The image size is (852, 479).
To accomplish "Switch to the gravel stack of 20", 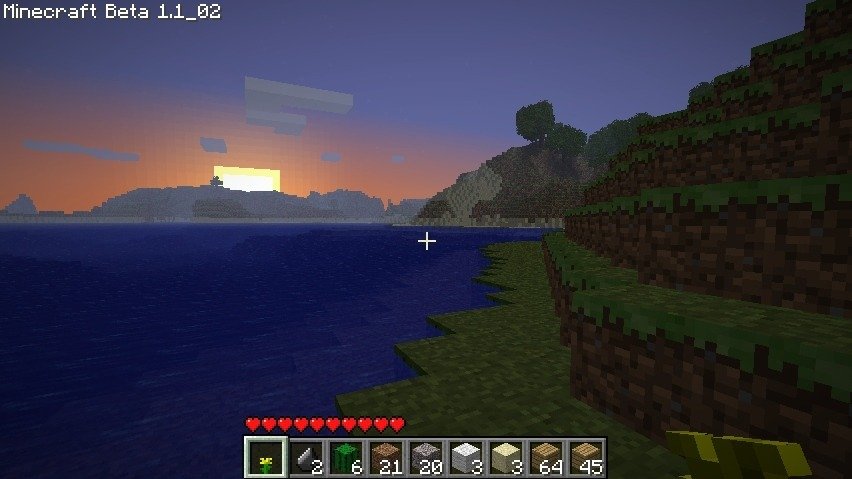I will 425,458.
